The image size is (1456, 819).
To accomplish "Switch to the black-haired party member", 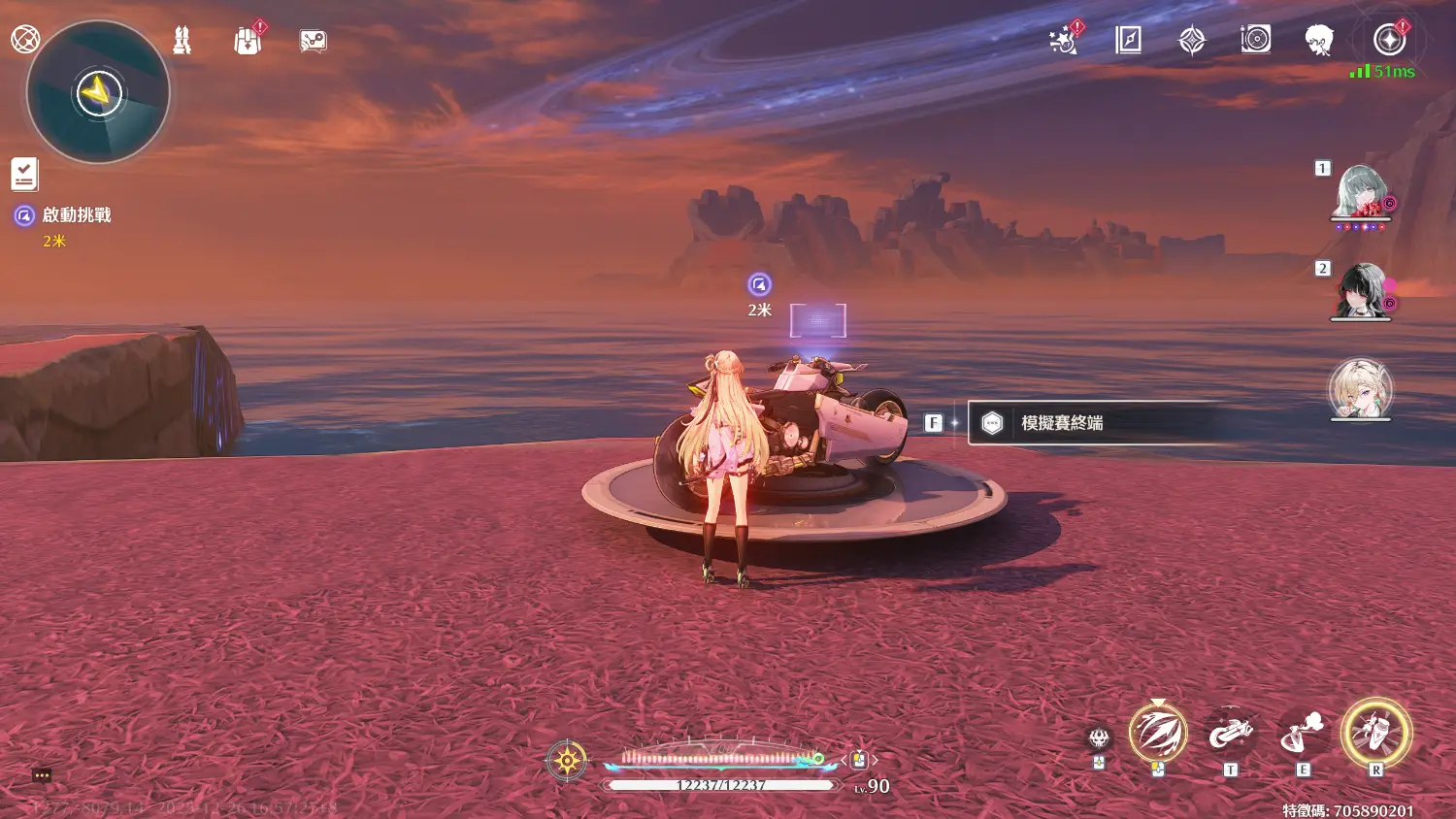I will 1361,290.
